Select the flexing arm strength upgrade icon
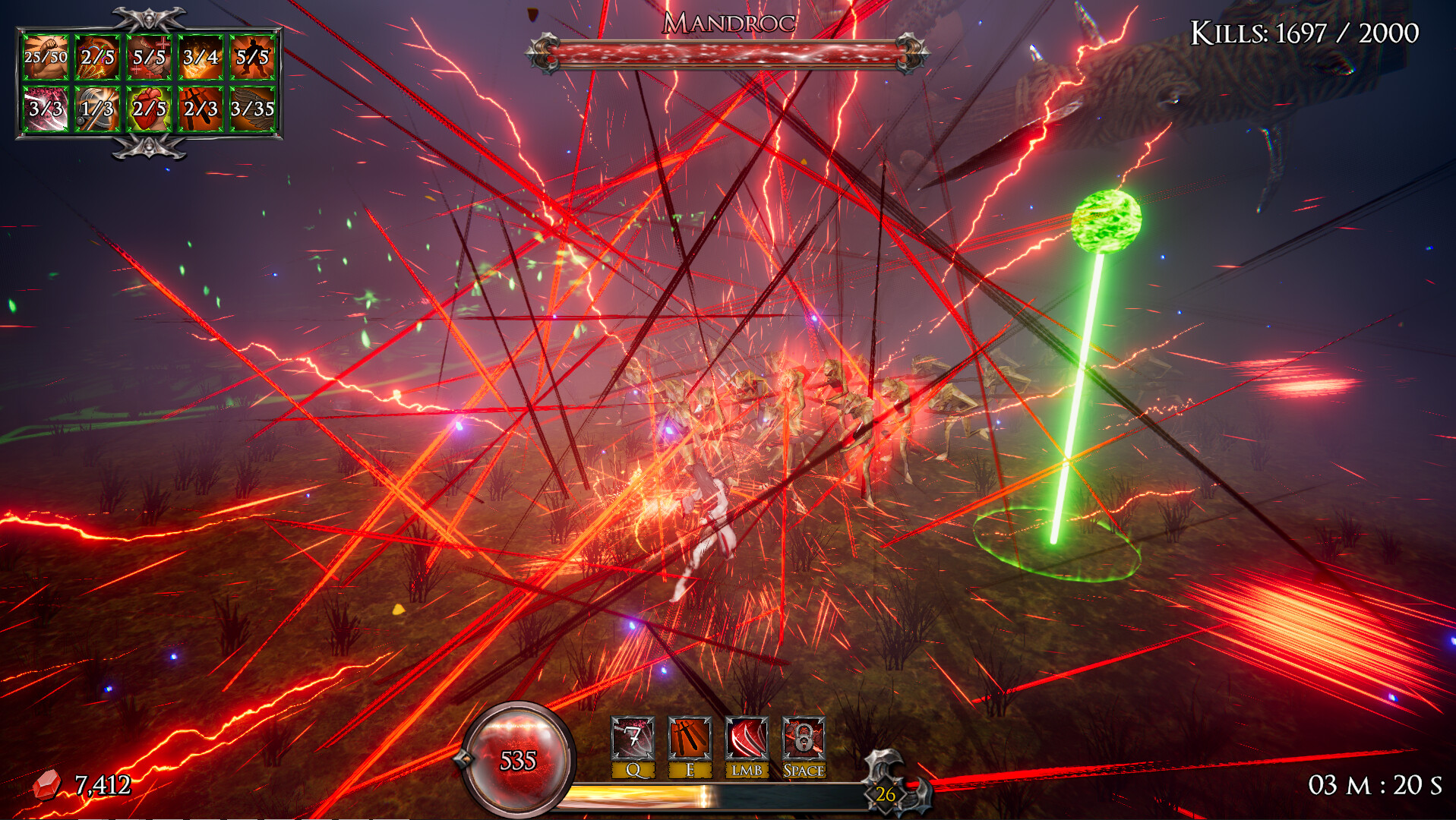This screenshot has width=1456, height=820. point(46,57)
